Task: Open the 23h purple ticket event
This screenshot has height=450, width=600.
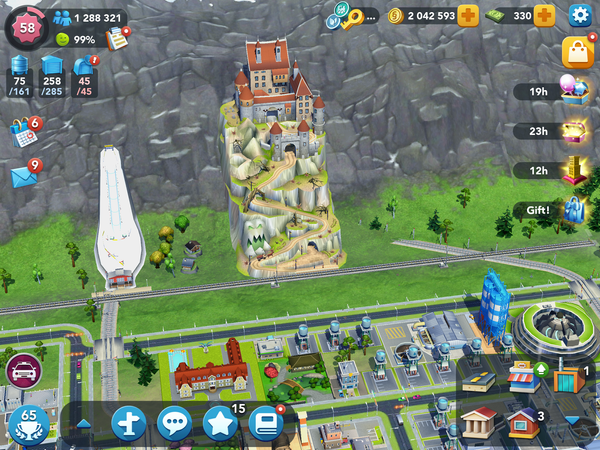Action: pyautogui.click(x=575, y=131)
